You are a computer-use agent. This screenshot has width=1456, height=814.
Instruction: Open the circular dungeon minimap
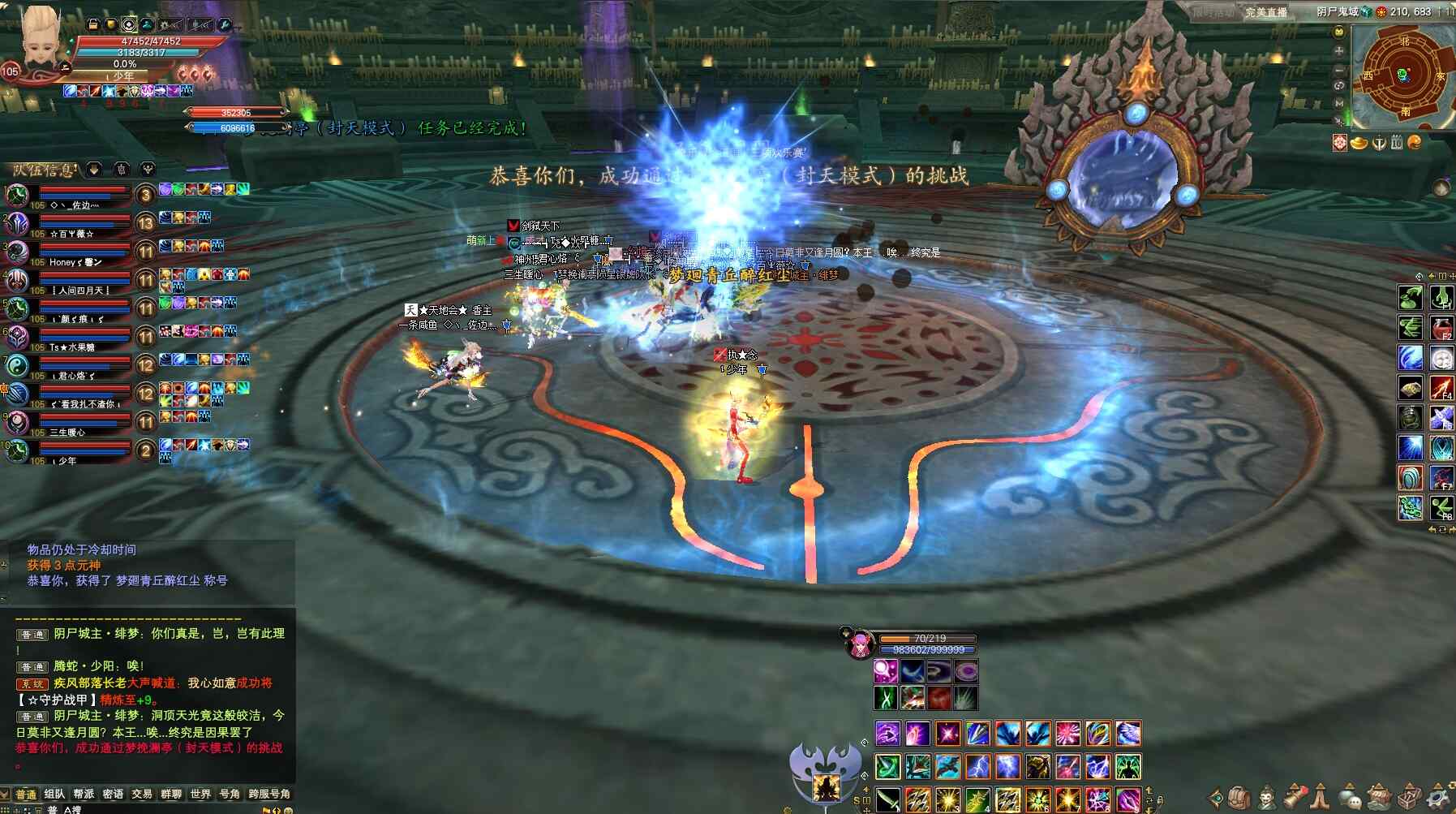click(1404, 75)
